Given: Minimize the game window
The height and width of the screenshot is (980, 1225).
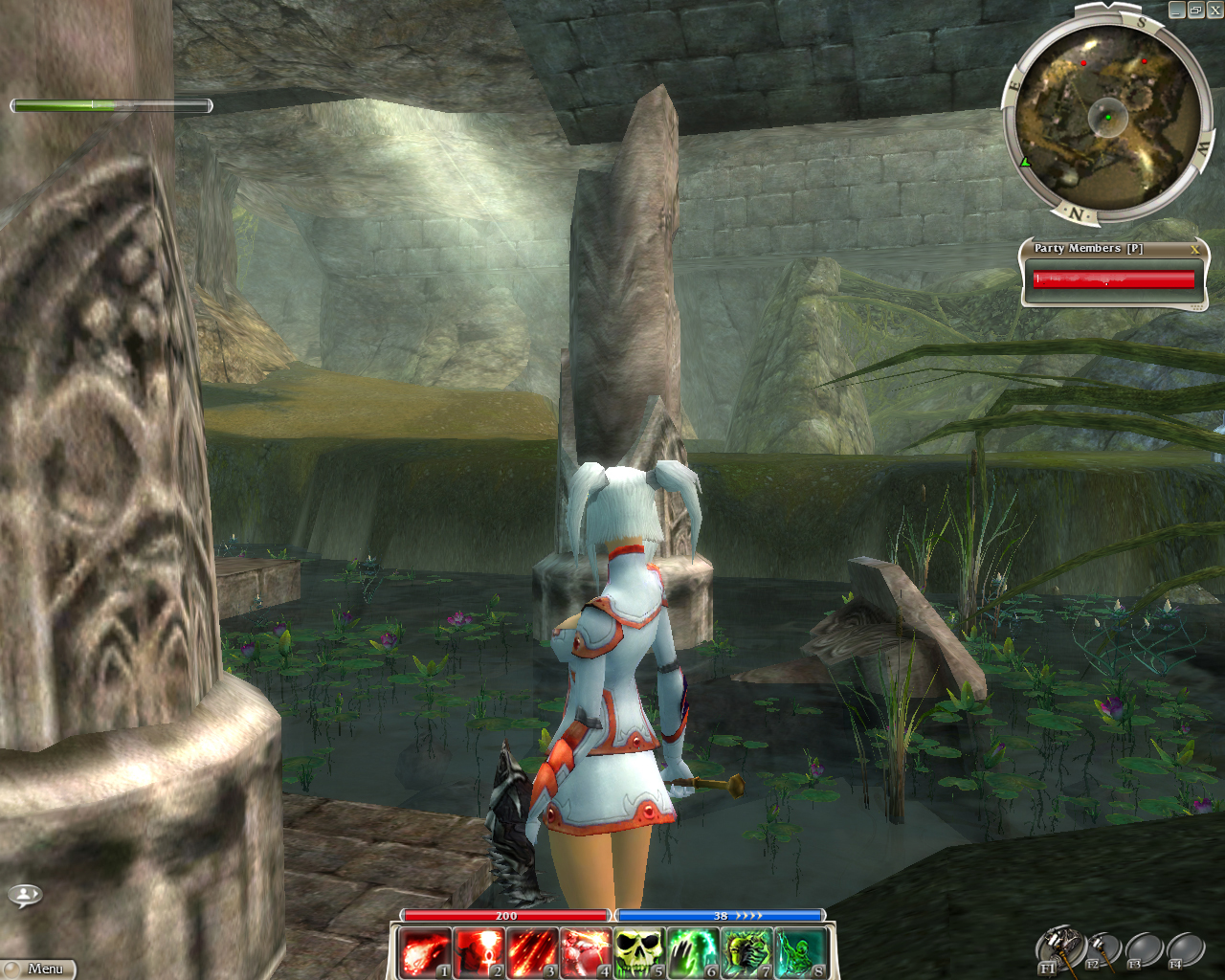Looking at the screenshot, I should (x=1177, y=10).
